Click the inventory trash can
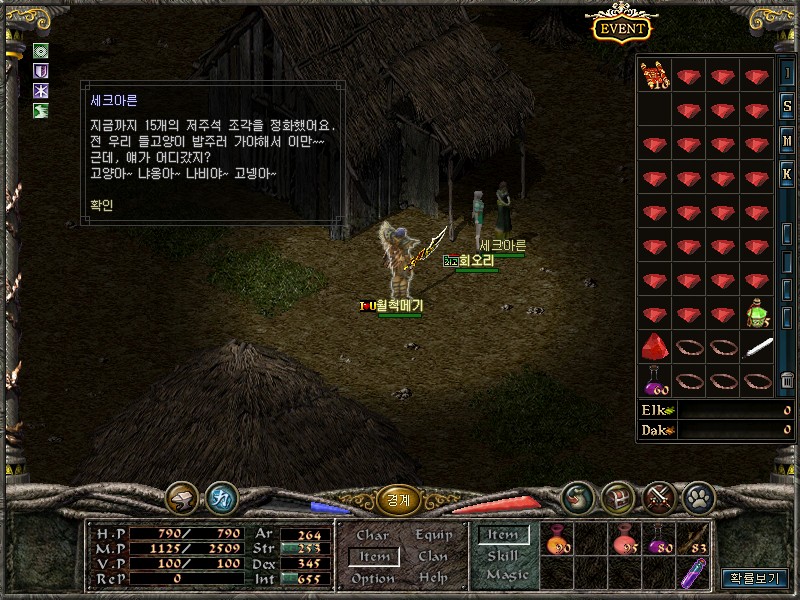The height and width of the screenshot is (600, 800). [788, 380]
